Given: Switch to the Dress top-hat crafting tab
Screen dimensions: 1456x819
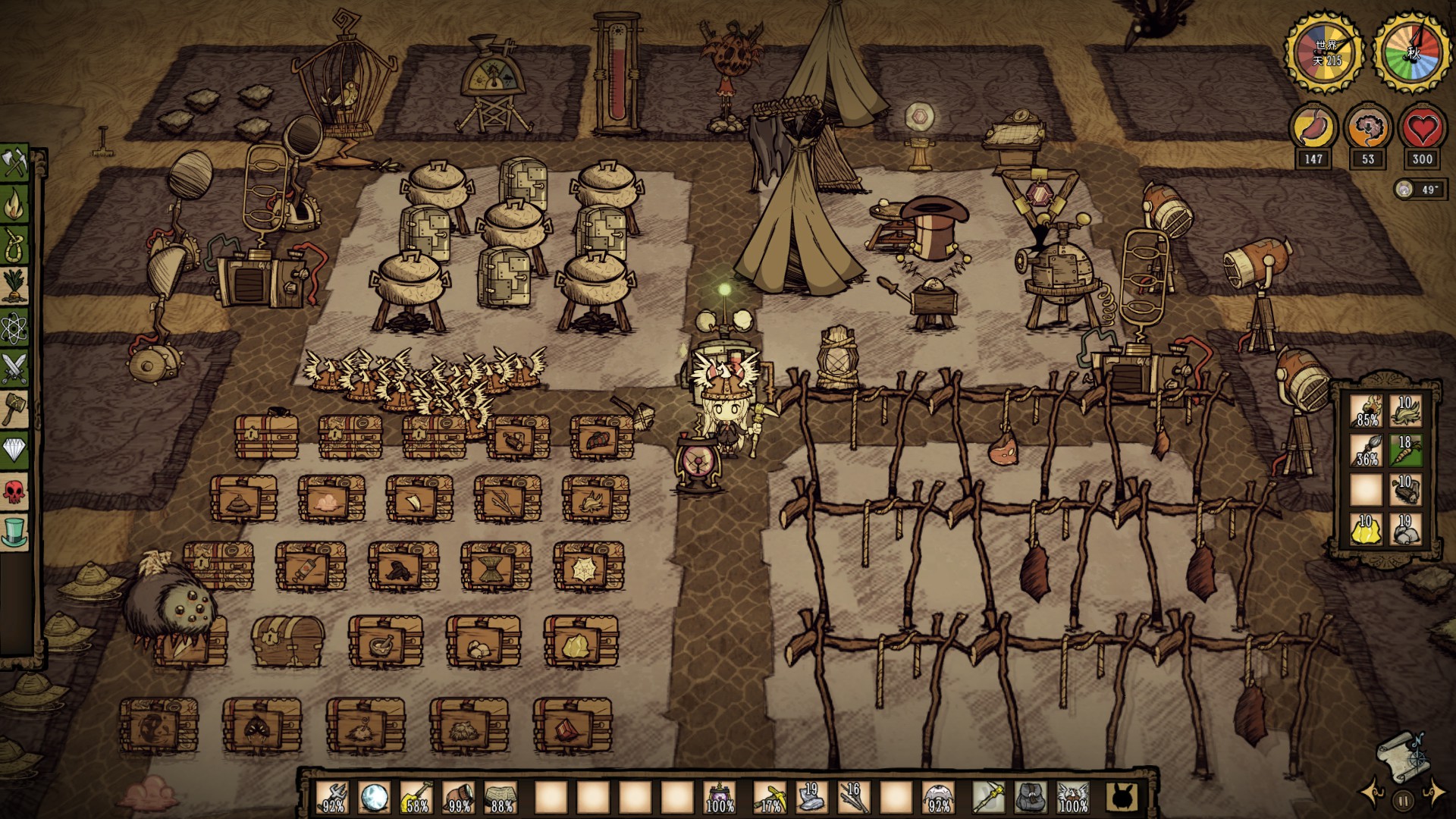Looking at the screenshot, I should pos(14,532).
